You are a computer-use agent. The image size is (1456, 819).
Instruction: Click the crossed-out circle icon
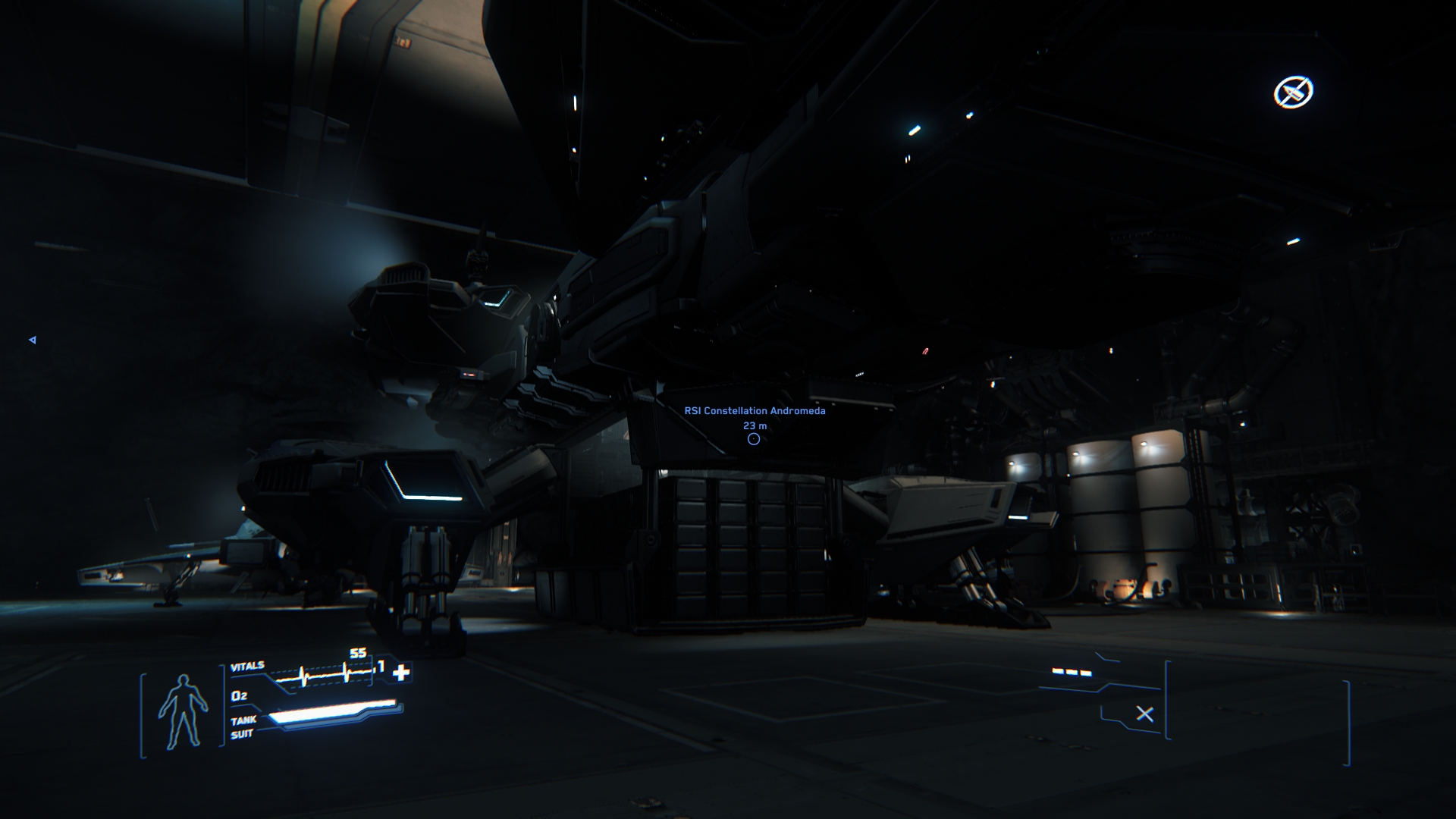click(x=1293, y=93)
